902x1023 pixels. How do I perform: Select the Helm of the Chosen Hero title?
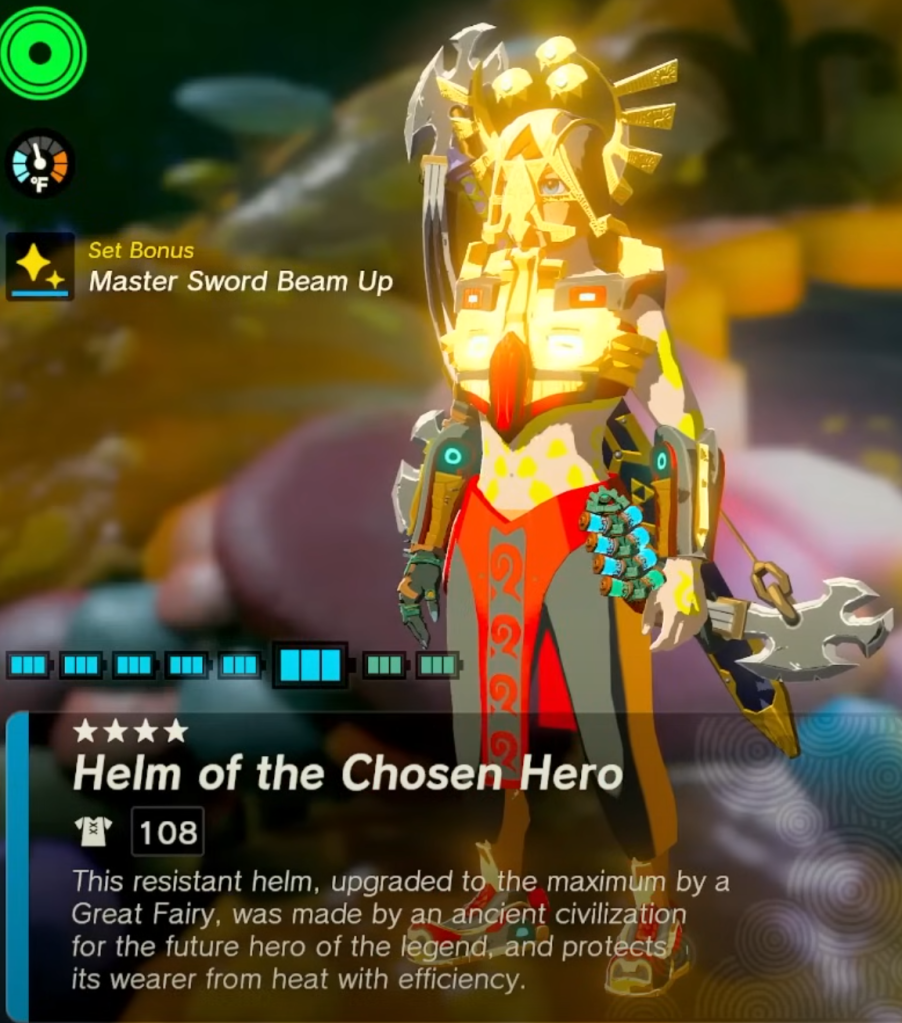pos(347,773)
